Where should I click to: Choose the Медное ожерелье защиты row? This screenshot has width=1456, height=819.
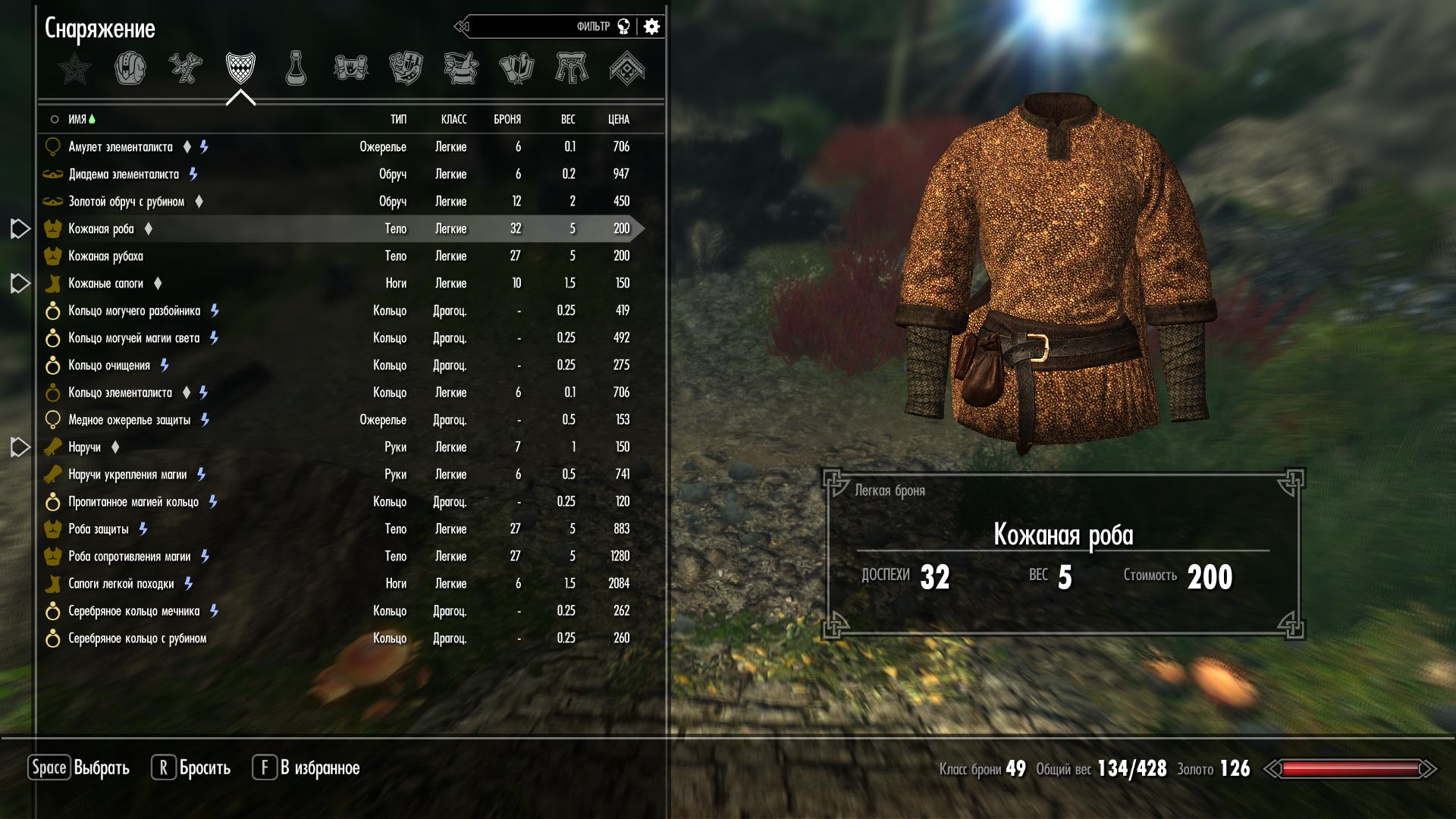pos(129,420)
